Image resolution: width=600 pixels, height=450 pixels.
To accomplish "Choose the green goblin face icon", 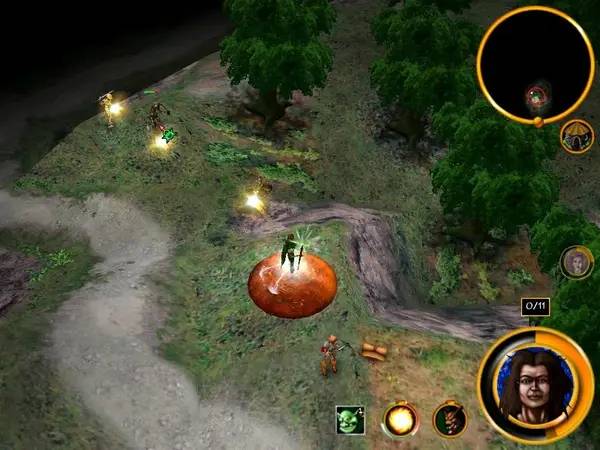I will click(x=350, y=420).
